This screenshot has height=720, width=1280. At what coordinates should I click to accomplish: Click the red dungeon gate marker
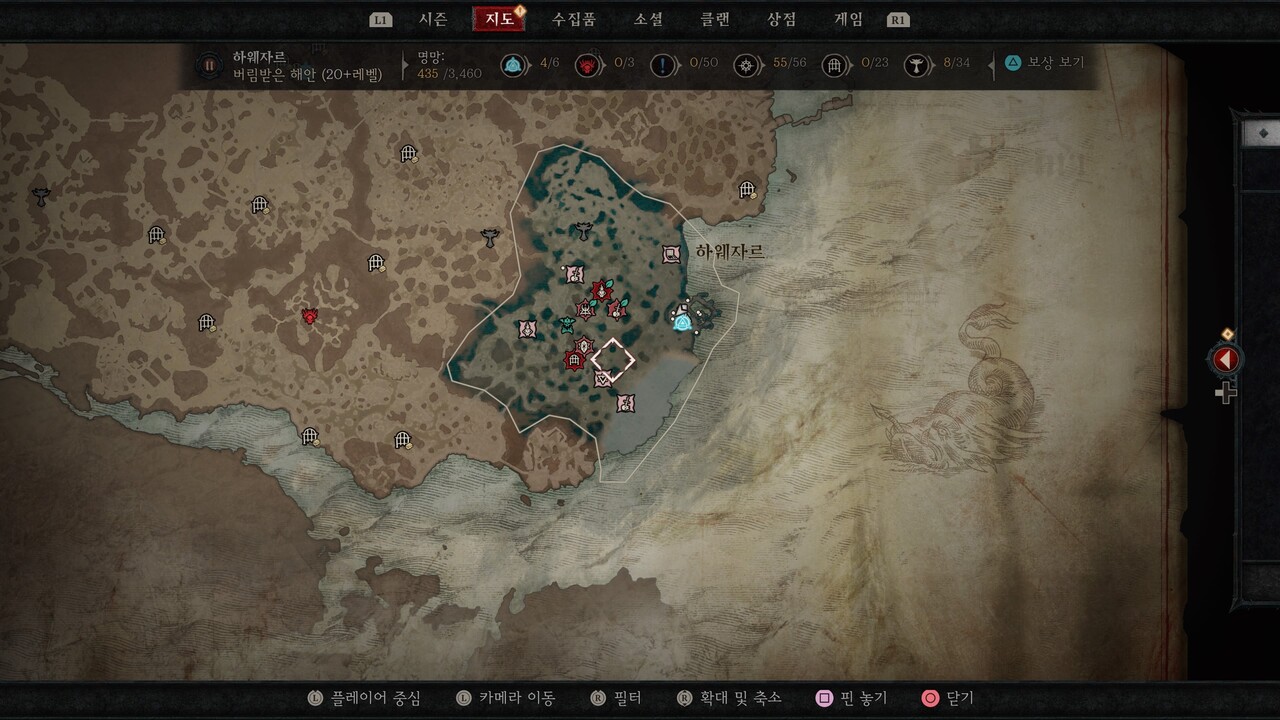pyautogui.click(x=574, y=360)
